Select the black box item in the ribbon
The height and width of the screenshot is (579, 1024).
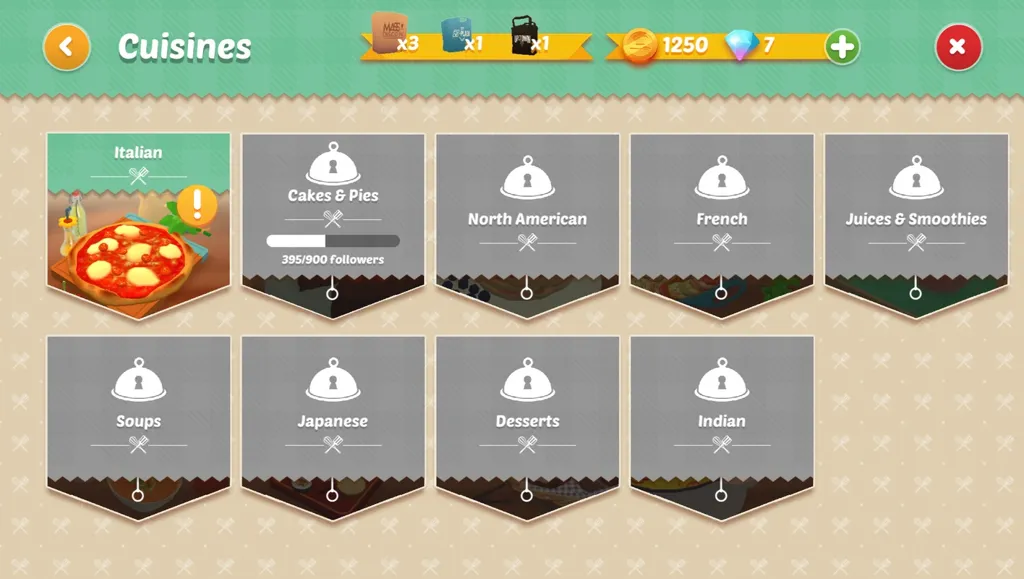pos(525,35)
